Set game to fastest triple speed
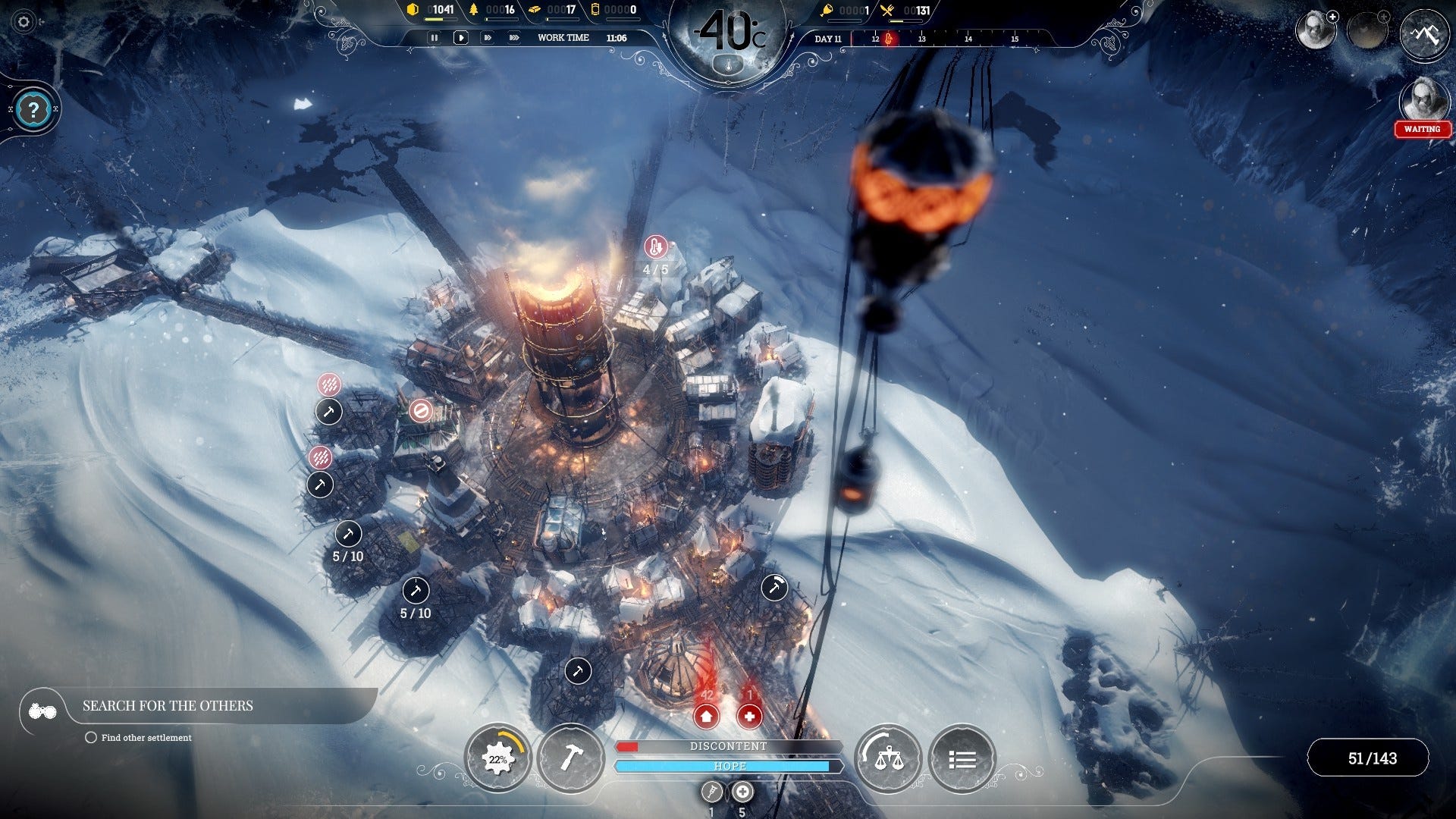 point(513,38)
